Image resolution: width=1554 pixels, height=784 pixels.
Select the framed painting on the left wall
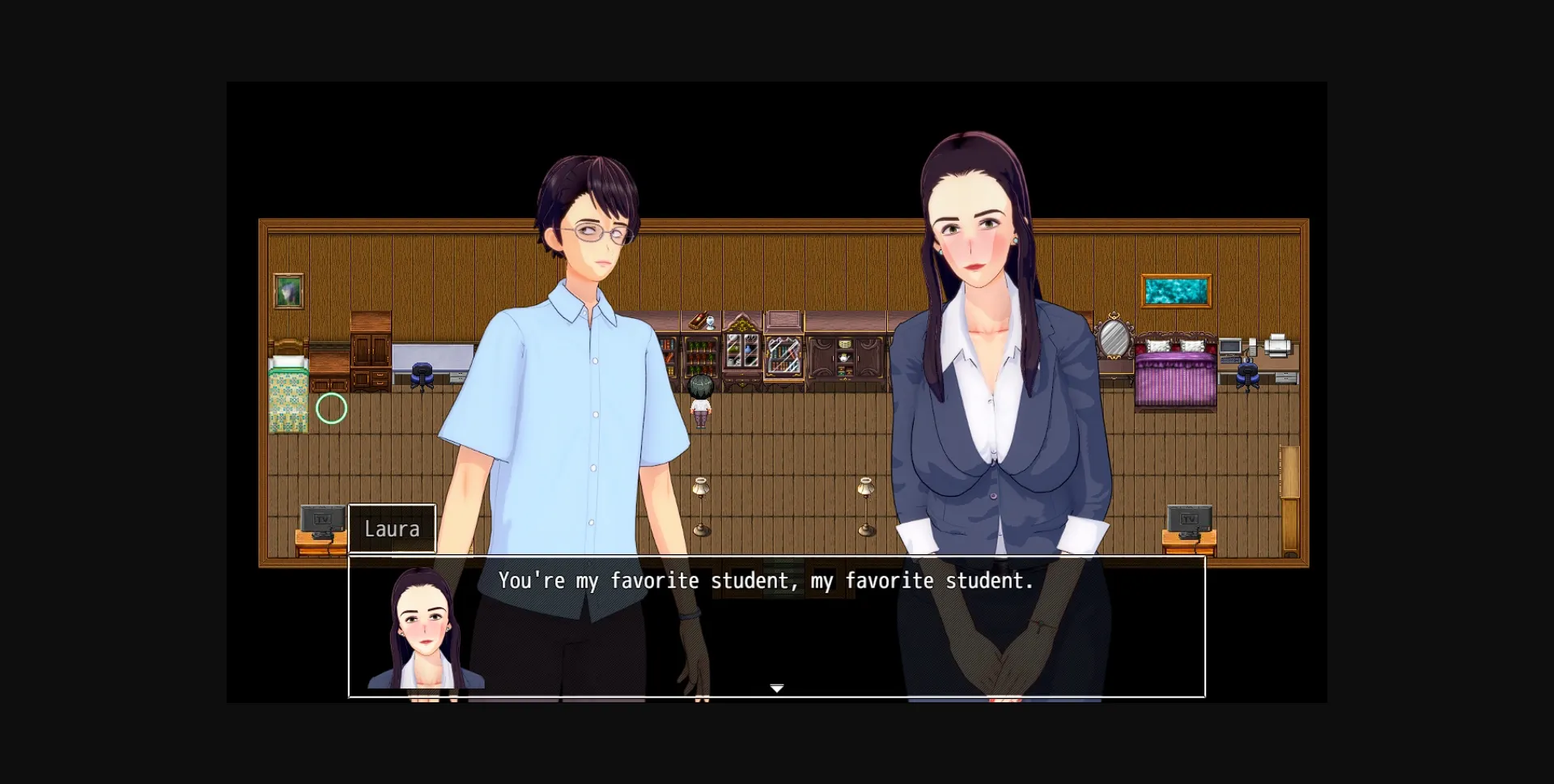pyautogui.click(x=288, y=290)
